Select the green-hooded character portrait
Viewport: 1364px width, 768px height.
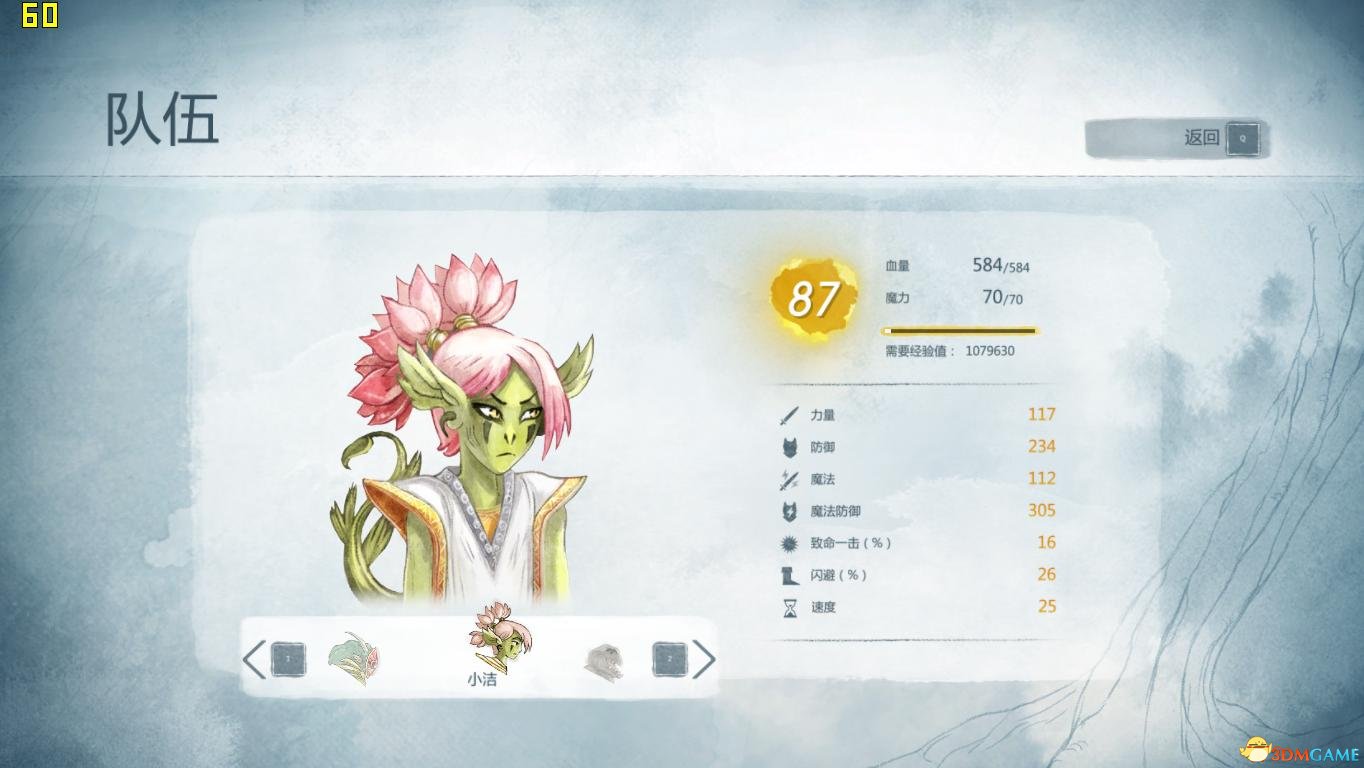pyautogui.click(x=354, y=659)
